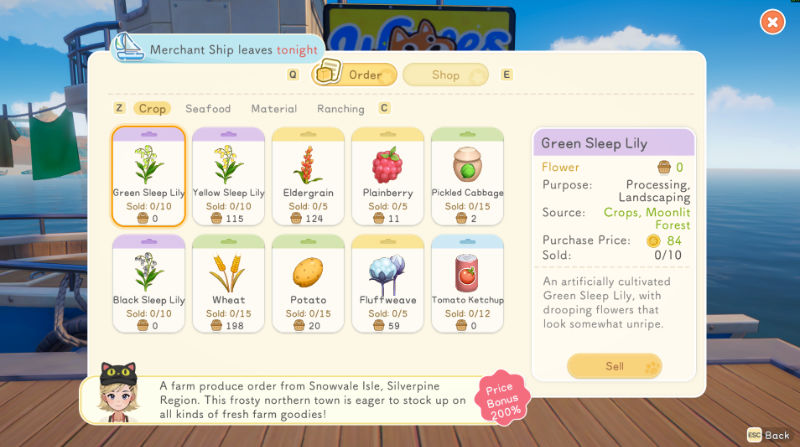
Task: Show the Material category
Action: (x=274, y=109)
